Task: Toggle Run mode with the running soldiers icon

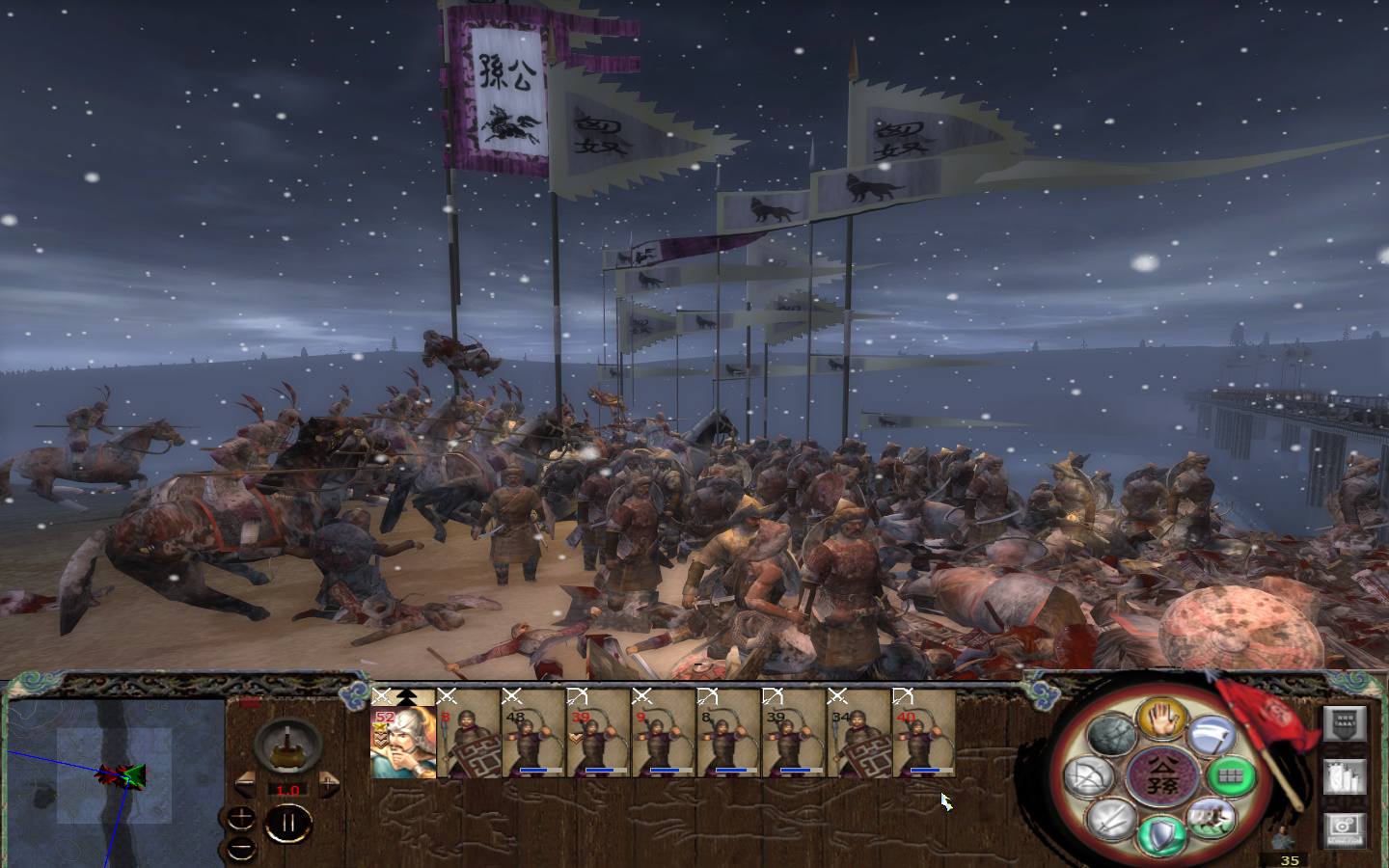Action: 1212,818
